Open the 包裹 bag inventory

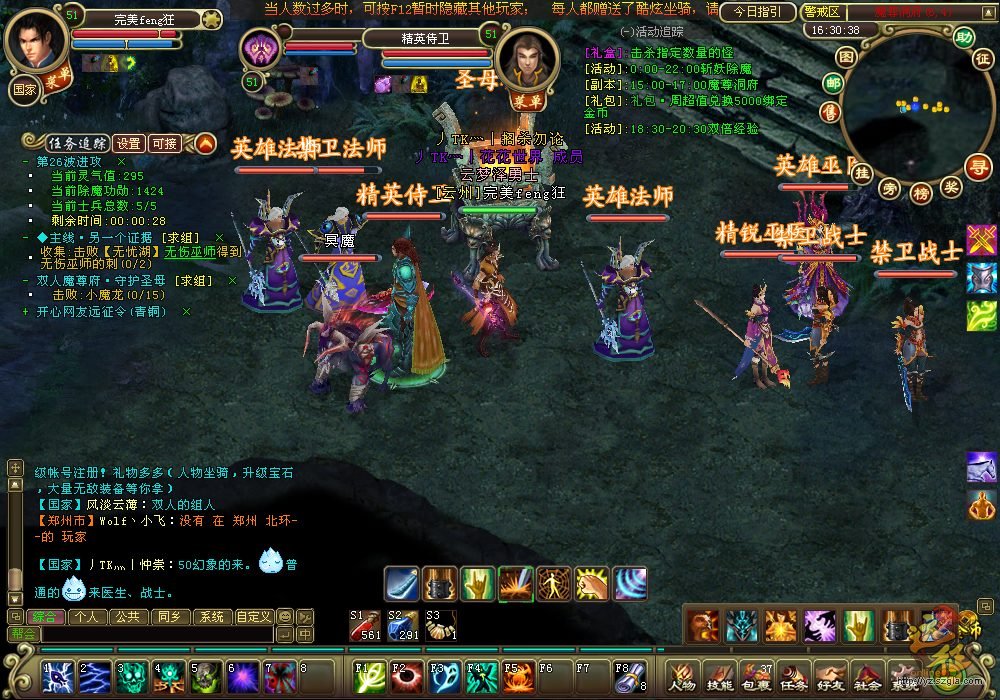coord(756,679)
